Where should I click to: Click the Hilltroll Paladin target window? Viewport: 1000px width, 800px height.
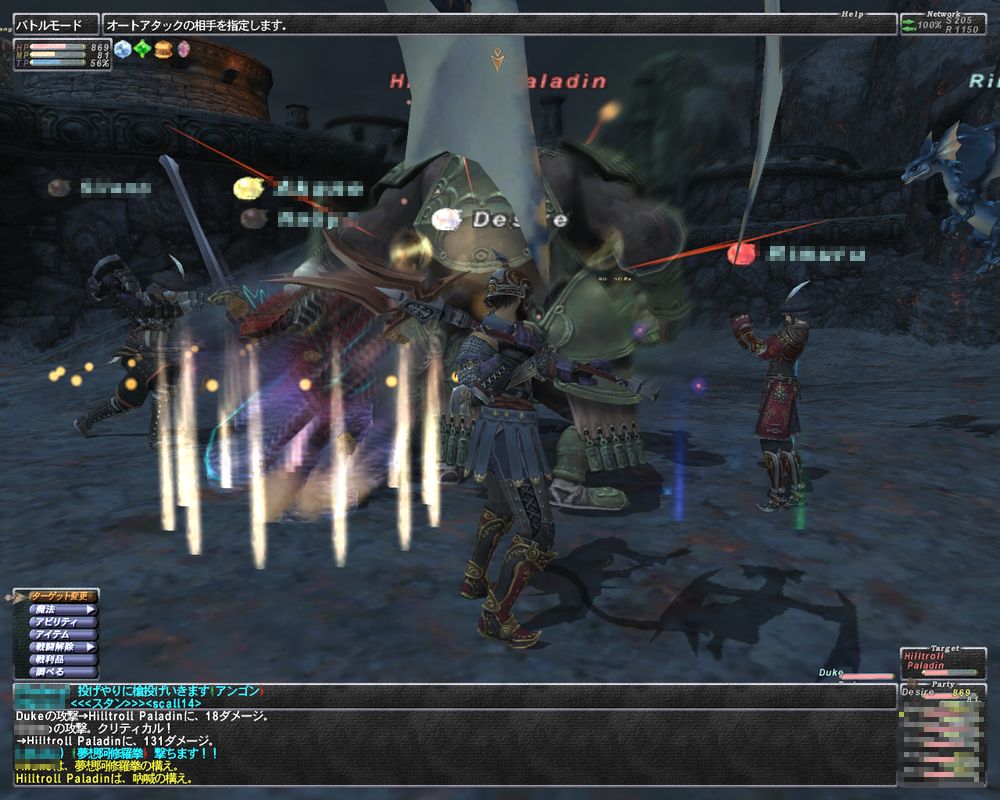941,660
